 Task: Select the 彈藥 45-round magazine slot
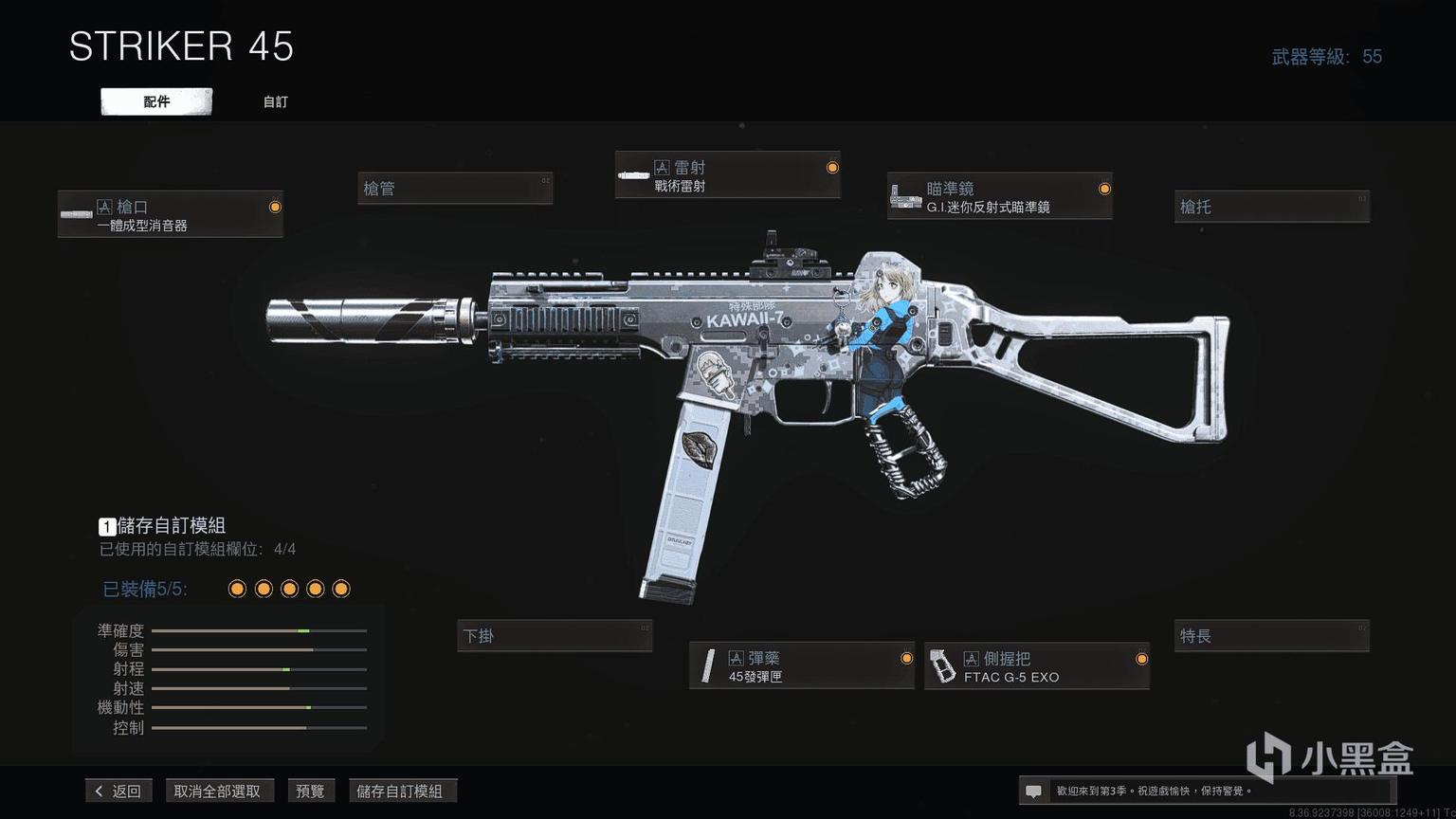tap(801, 665)
